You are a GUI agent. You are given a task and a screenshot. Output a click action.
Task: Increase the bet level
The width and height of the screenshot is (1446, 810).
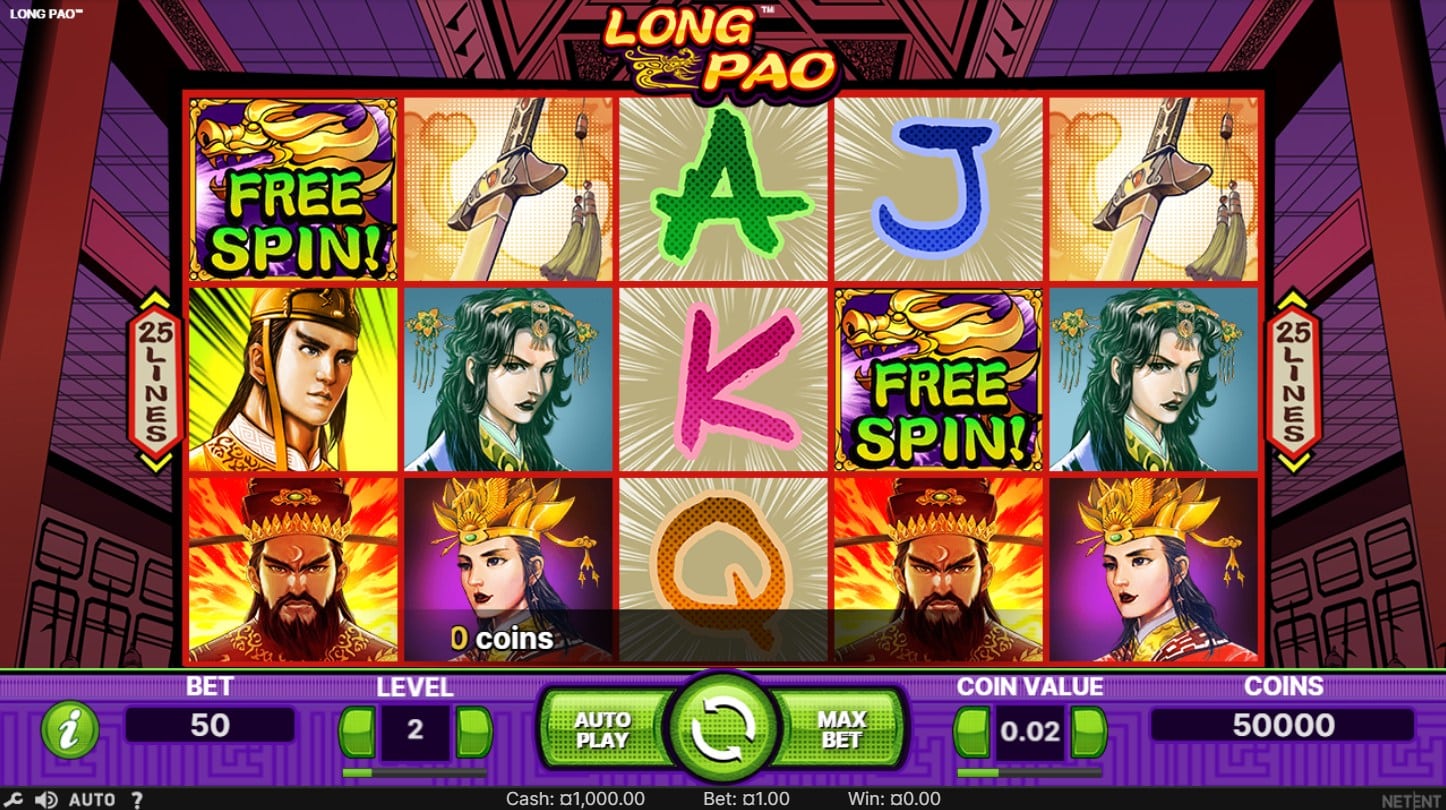point(473,731)
